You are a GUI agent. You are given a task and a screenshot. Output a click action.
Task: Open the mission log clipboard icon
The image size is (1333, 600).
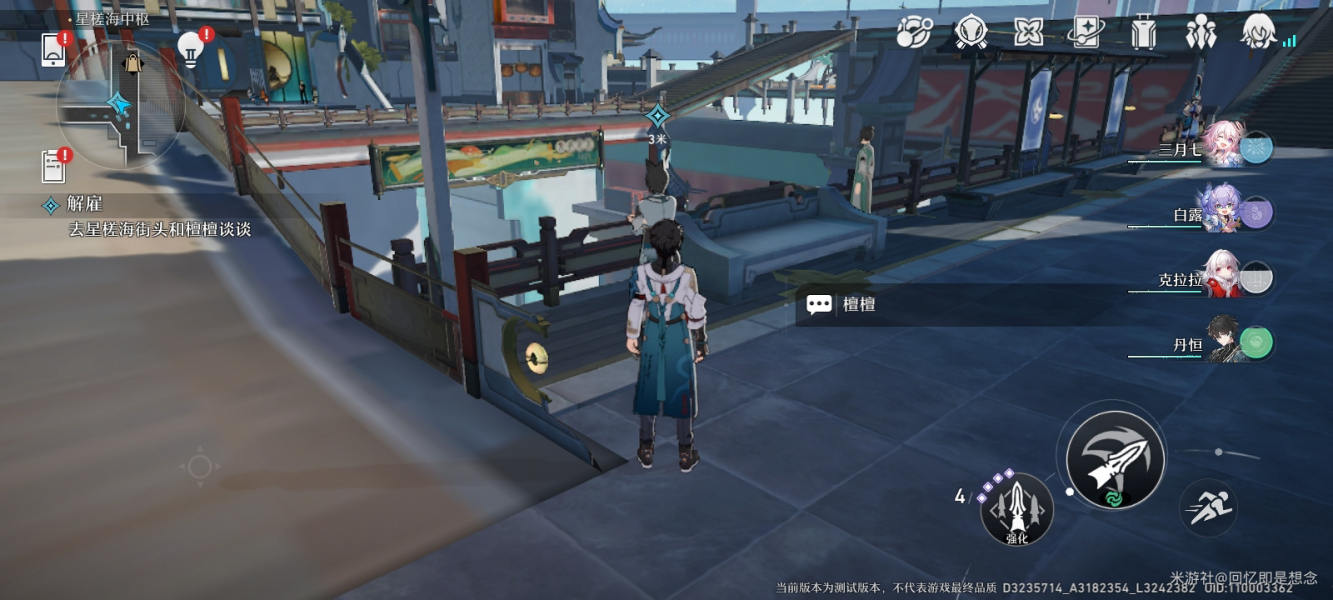pyautogui.click(x=53, y=165)
